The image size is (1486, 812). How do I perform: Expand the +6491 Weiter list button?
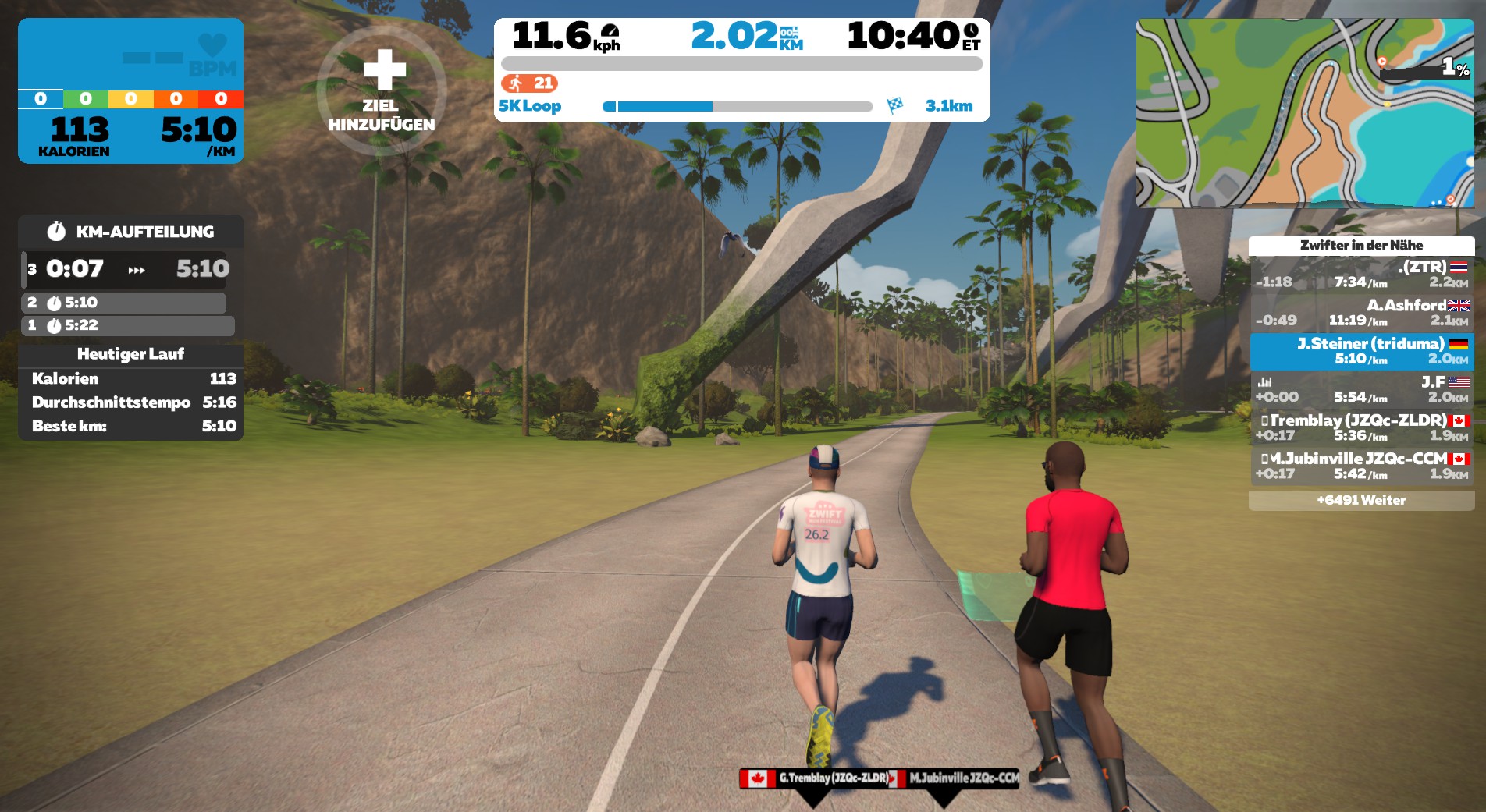coord(1361,500)
